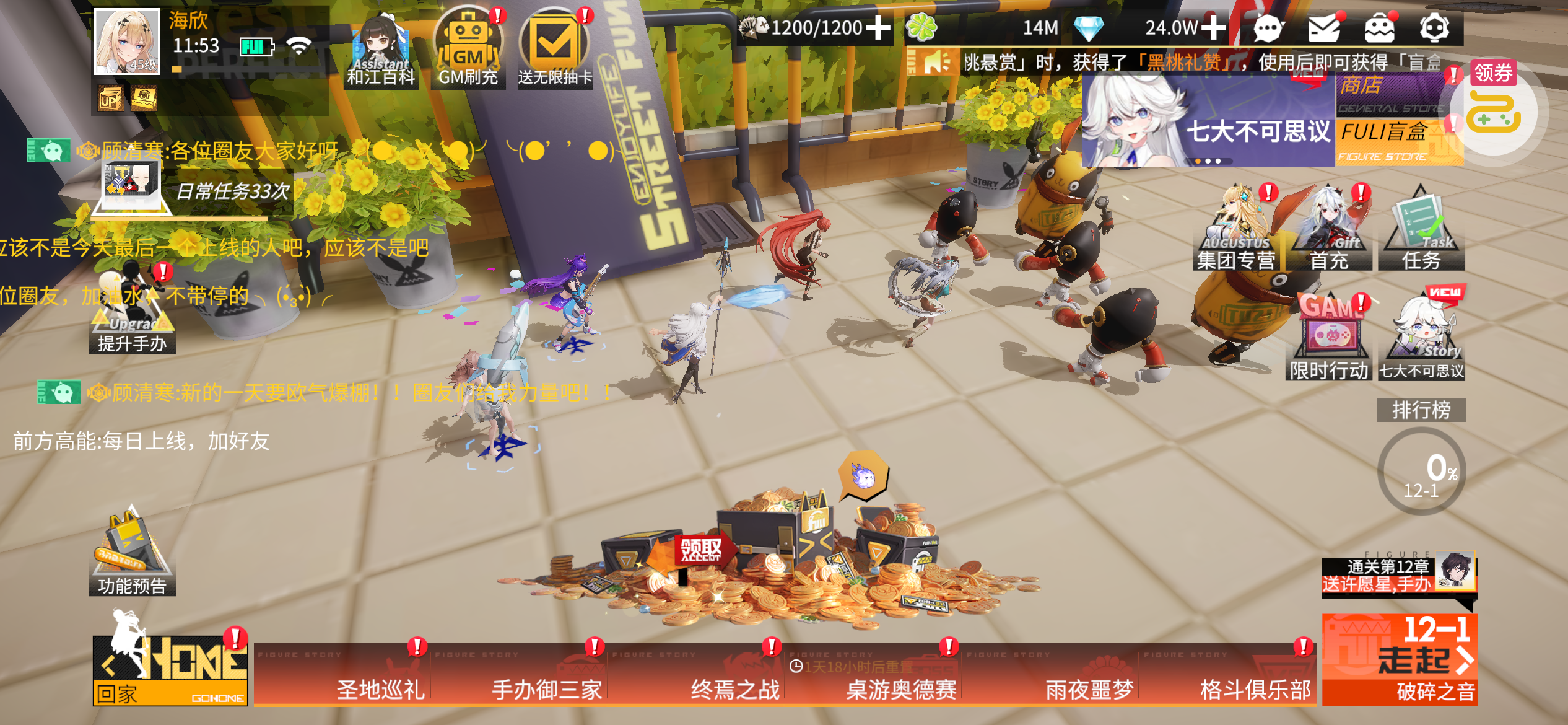
Task: Claim the 领取 coin pile reward
Action: (x=702, y=549)
